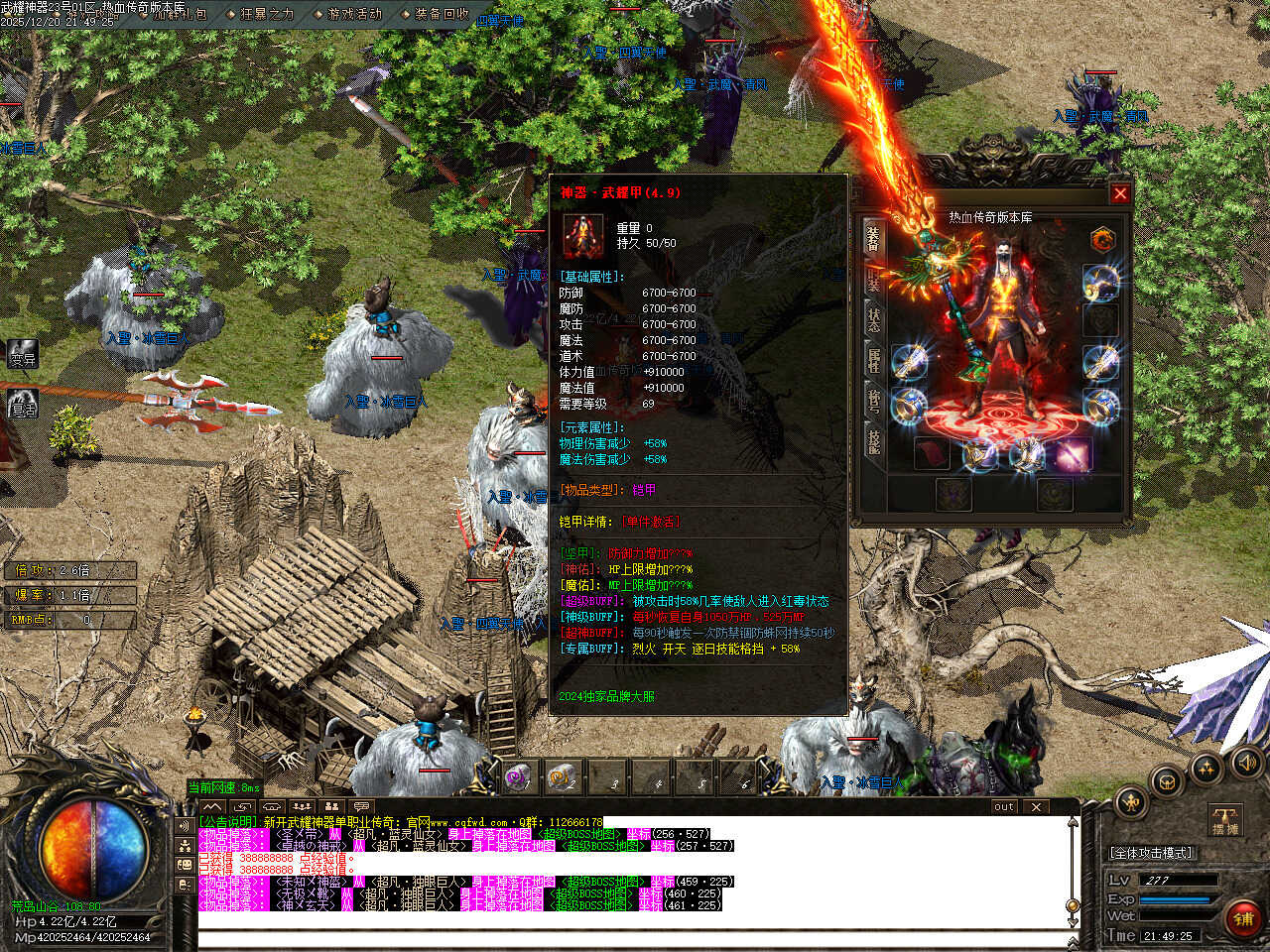This screenshot has height=952, width=1270.
Task: Select the purple glowing item equipment slot
Action: click(x=1072, y=454)
